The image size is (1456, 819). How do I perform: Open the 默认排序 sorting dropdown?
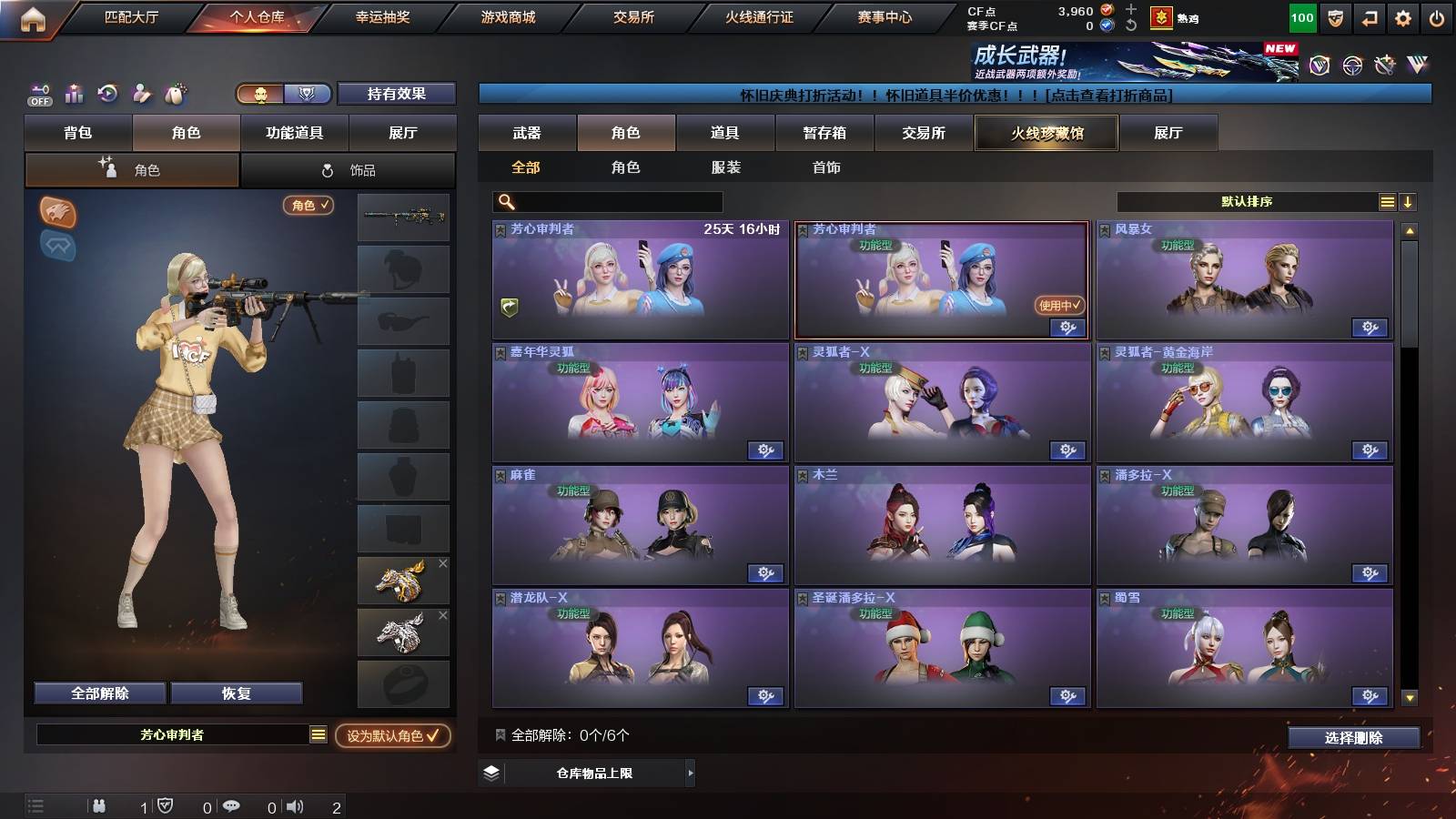pos(1247,201)
